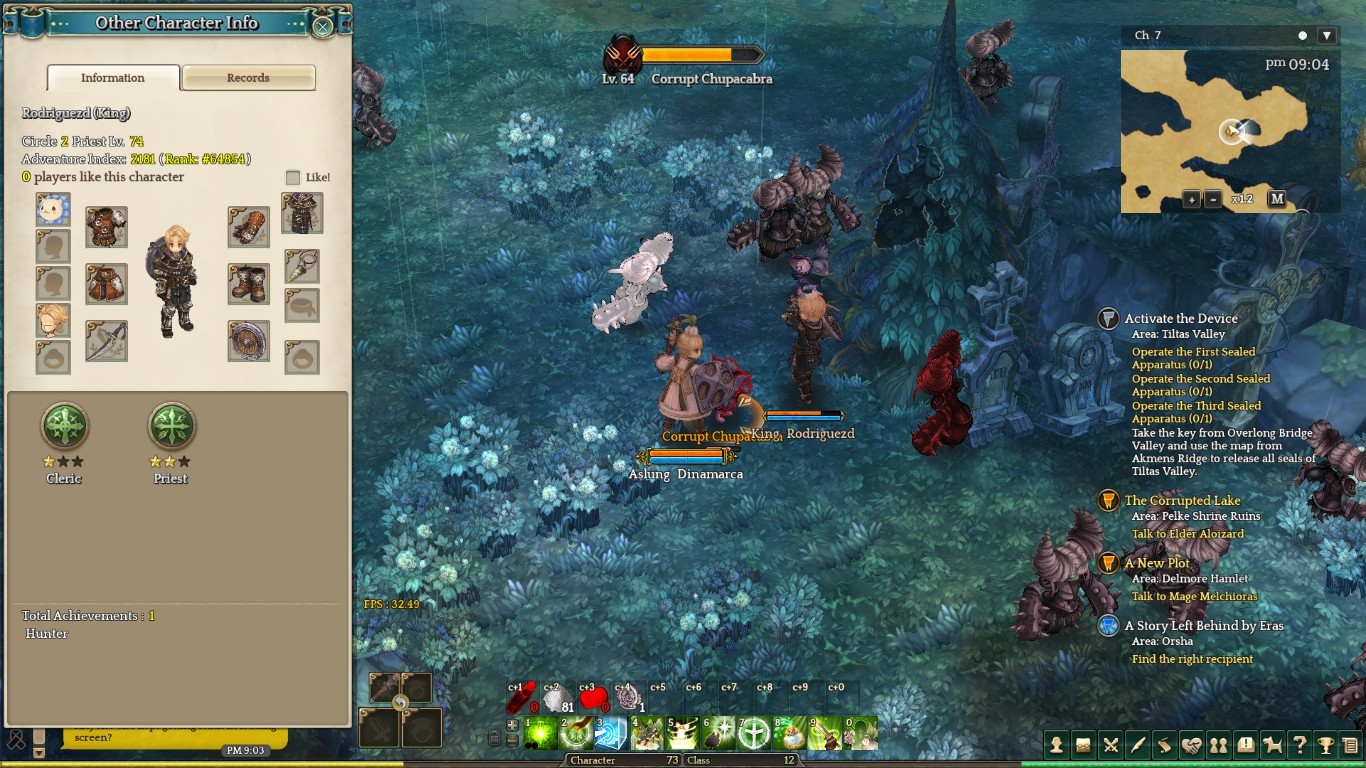
Task: Inspect the equipped leather boots slot
Action: coord(248,284)
